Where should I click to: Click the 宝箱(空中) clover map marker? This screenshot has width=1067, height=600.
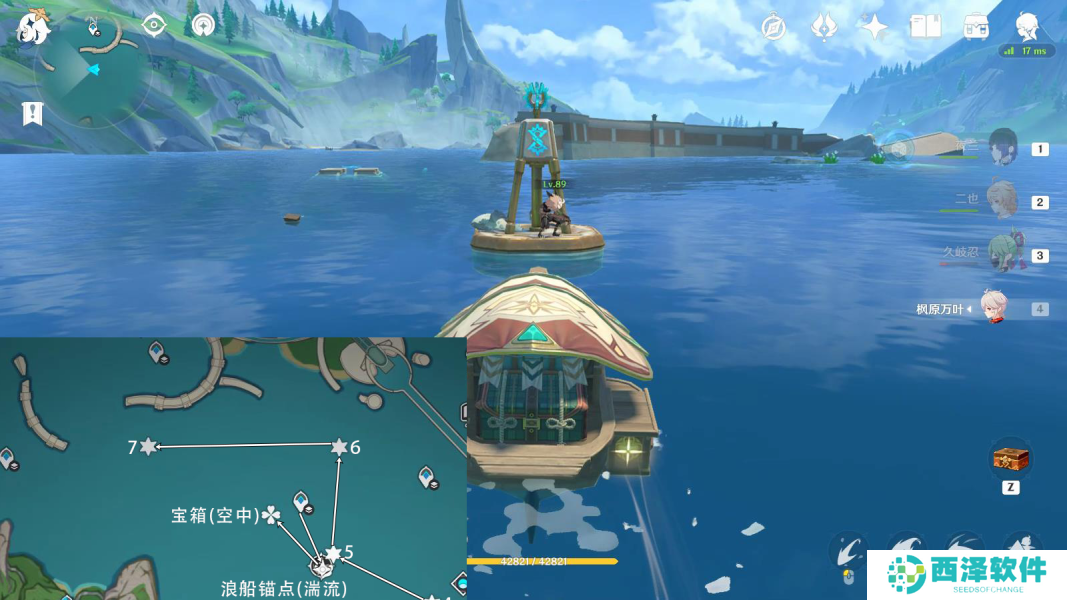[x=270, y=515]
